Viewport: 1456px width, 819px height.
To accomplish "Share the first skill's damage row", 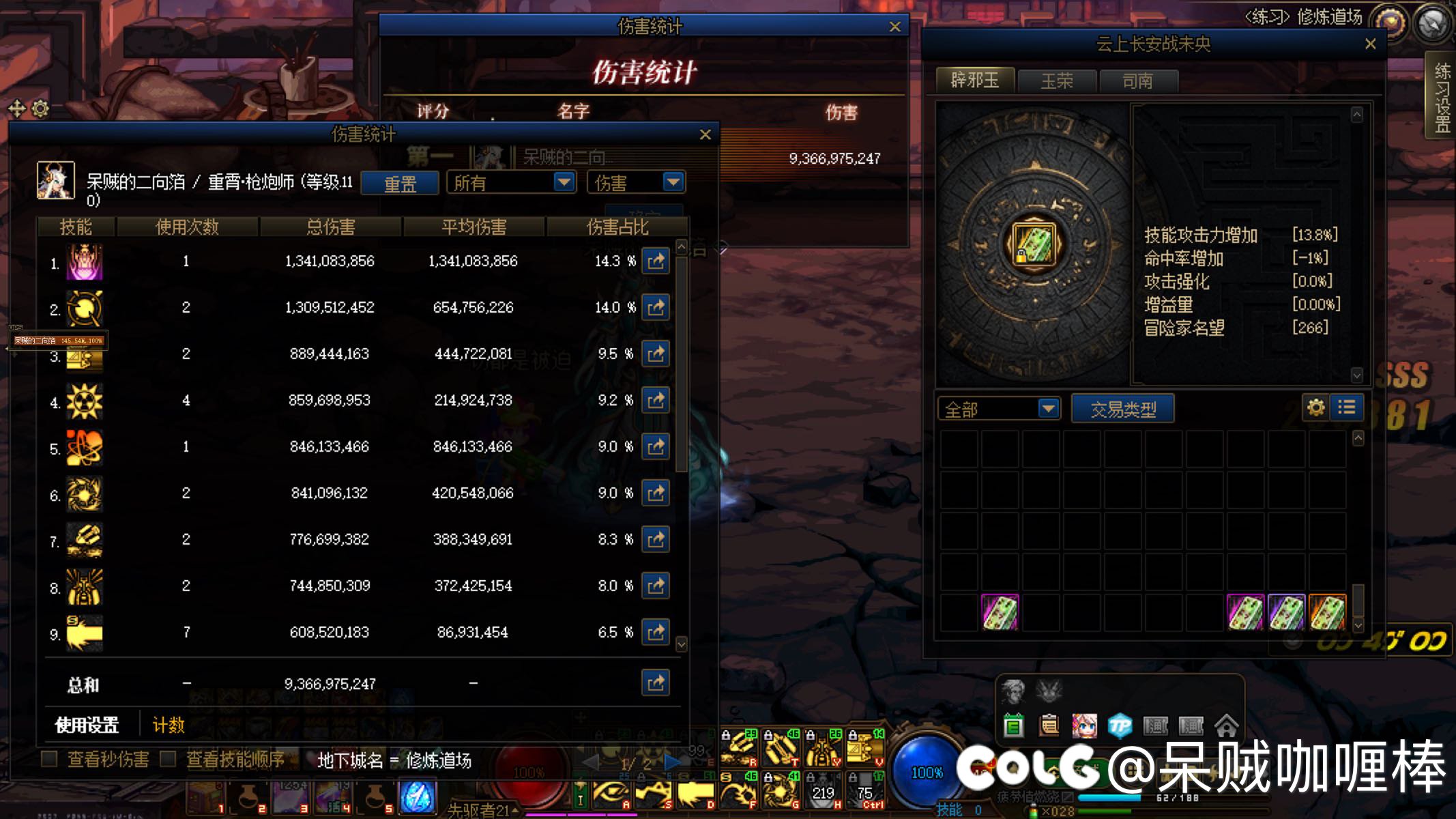I will click(656, 261).
